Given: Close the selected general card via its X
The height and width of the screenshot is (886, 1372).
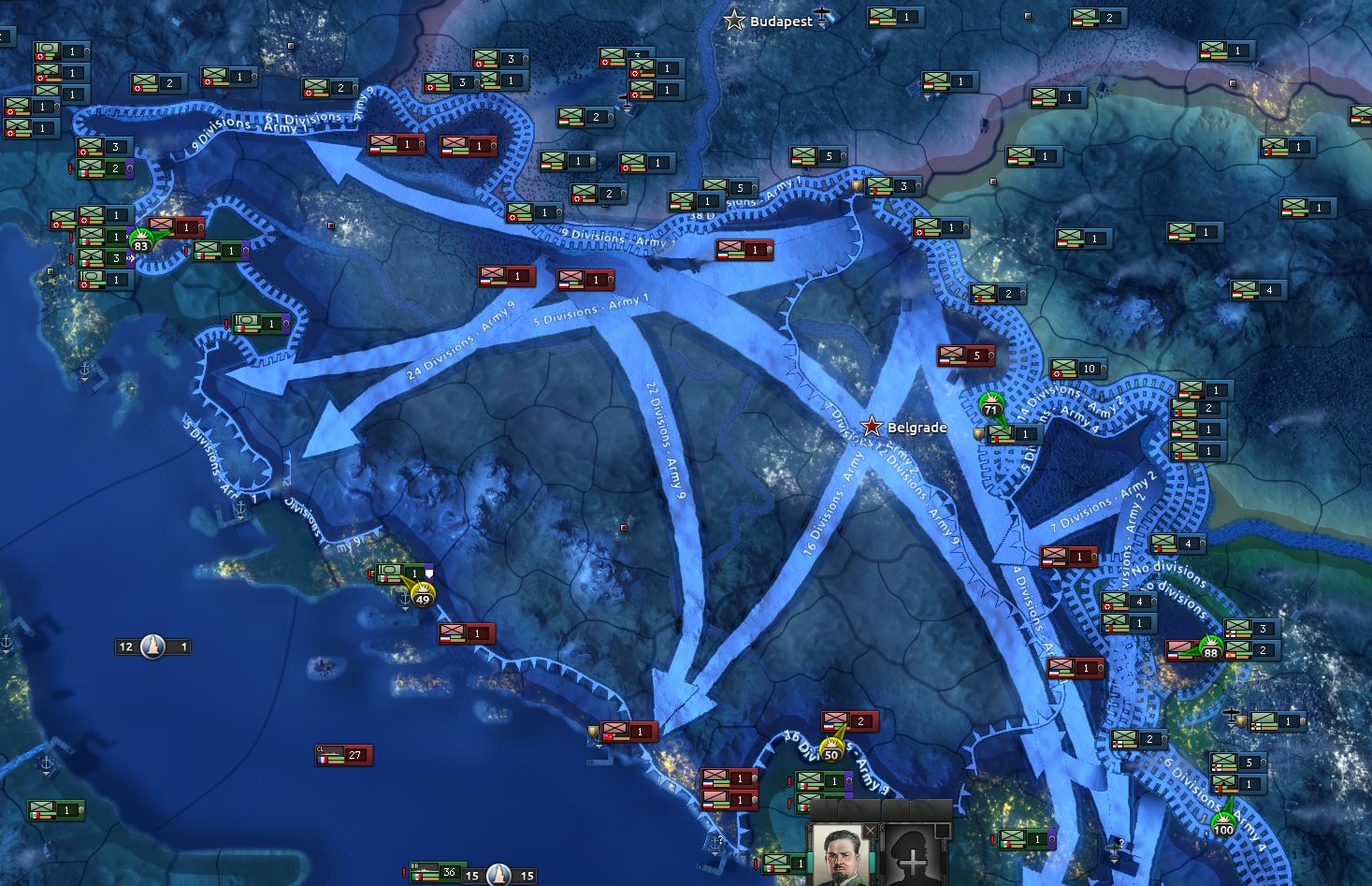Looking at the screenshot, I should click(872, 830).
